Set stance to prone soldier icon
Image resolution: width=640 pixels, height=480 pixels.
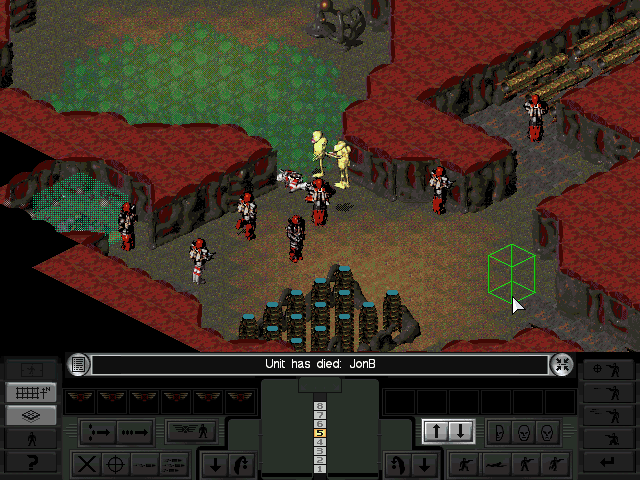click(x=493, y=464)
